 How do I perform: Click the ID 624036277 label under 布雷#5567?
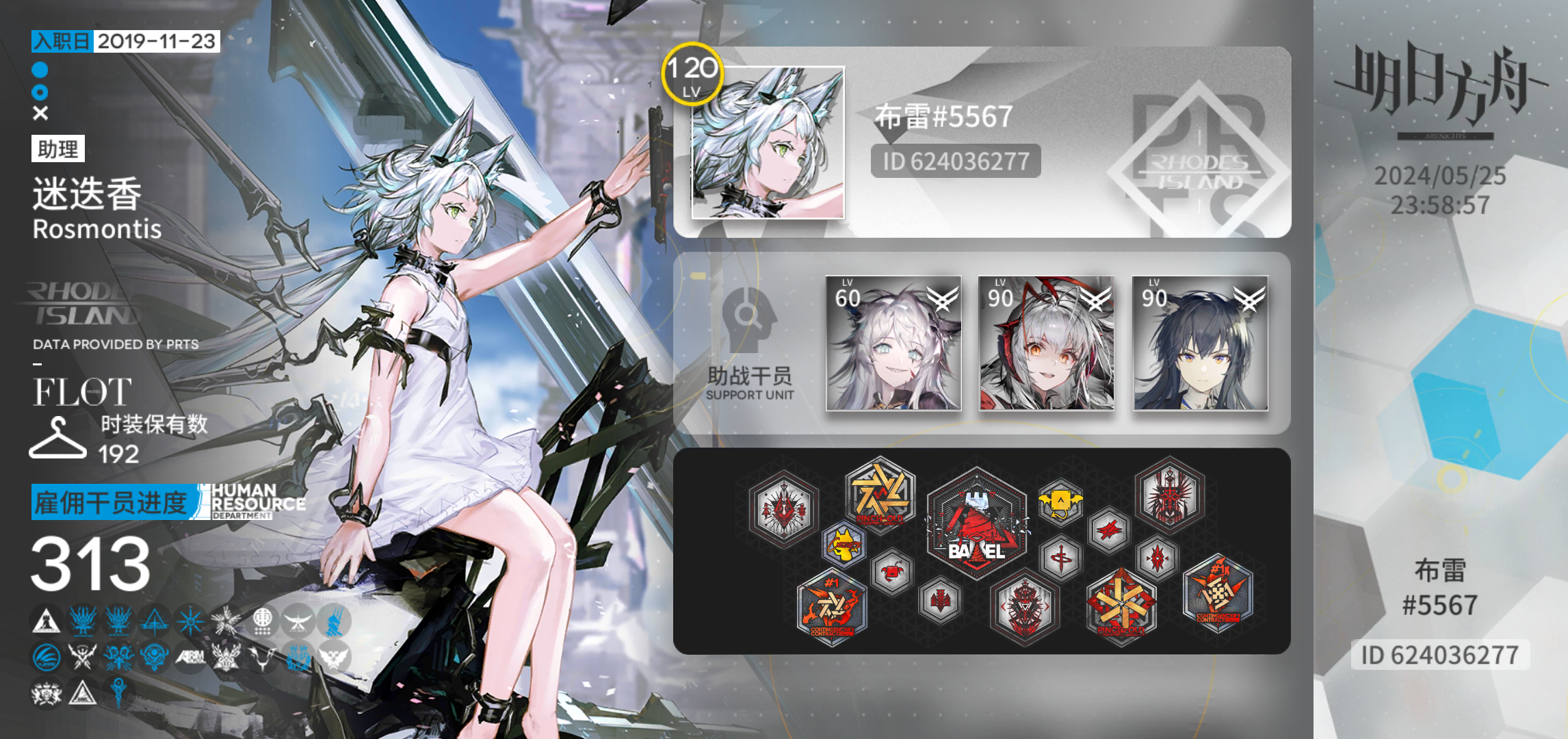tap(955, 161)
